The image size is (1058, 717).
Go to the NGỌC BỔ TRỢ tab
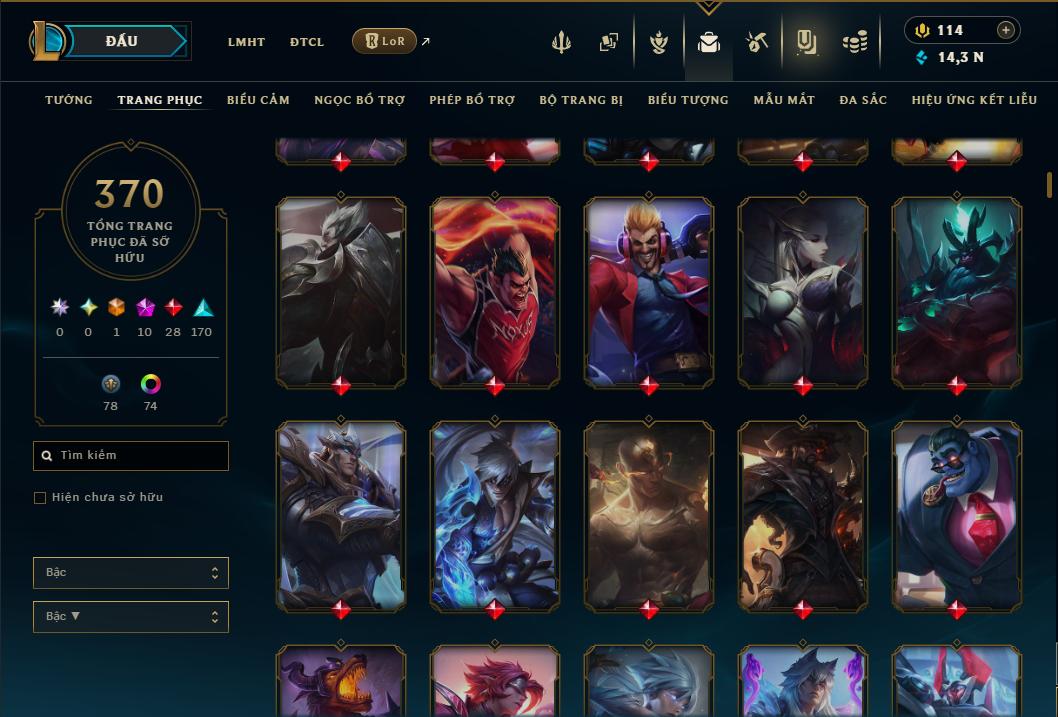pos(359,100)
